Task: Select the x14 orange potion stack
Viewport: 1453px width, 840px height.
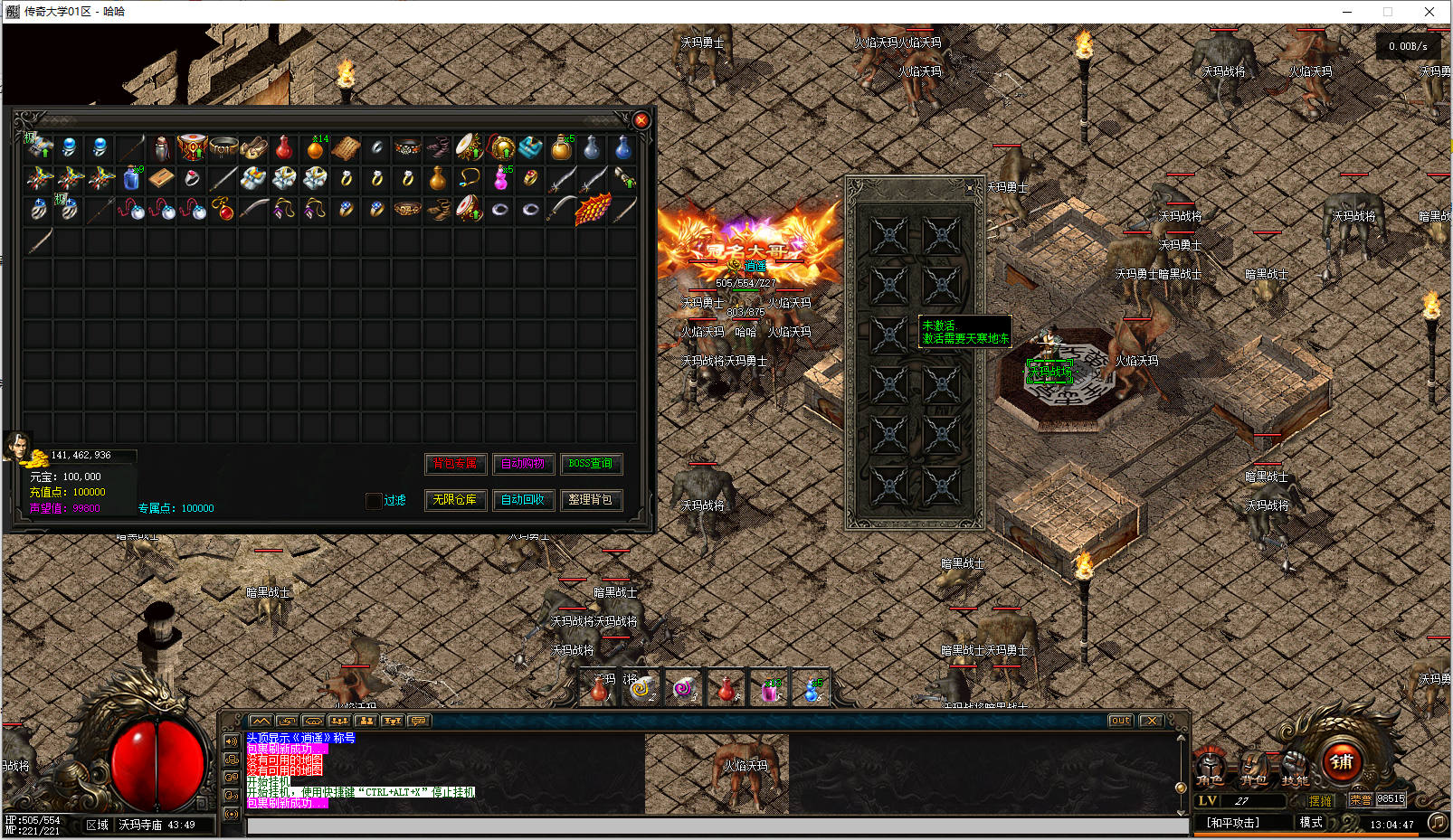Action: pyautogui.click(x=316, y=147)
